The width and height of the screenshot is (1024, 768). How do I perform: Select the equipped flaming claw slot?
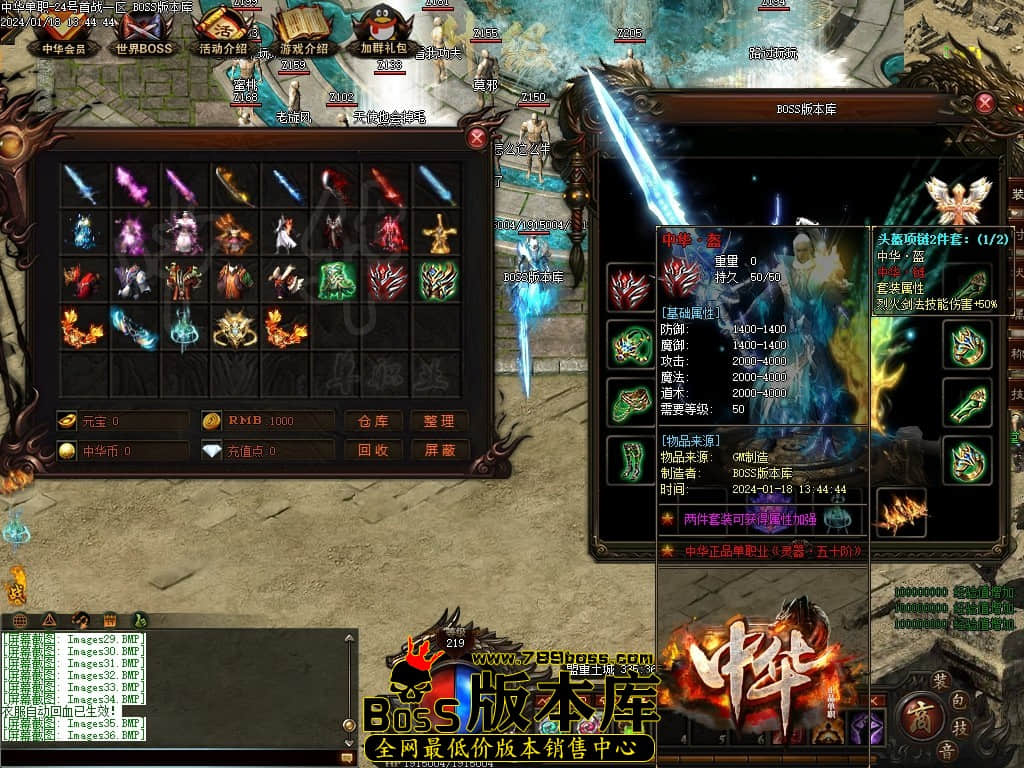click(x=901, y=512)
